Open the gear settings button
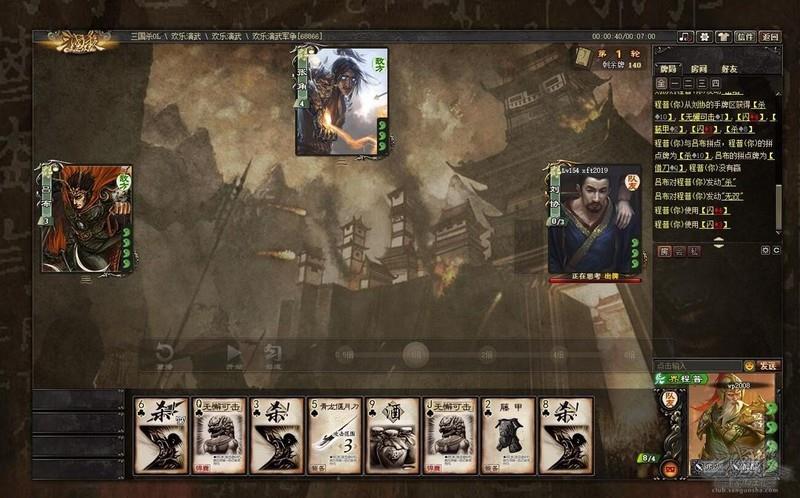Viewport: 800px width, 498px height. 704,36
